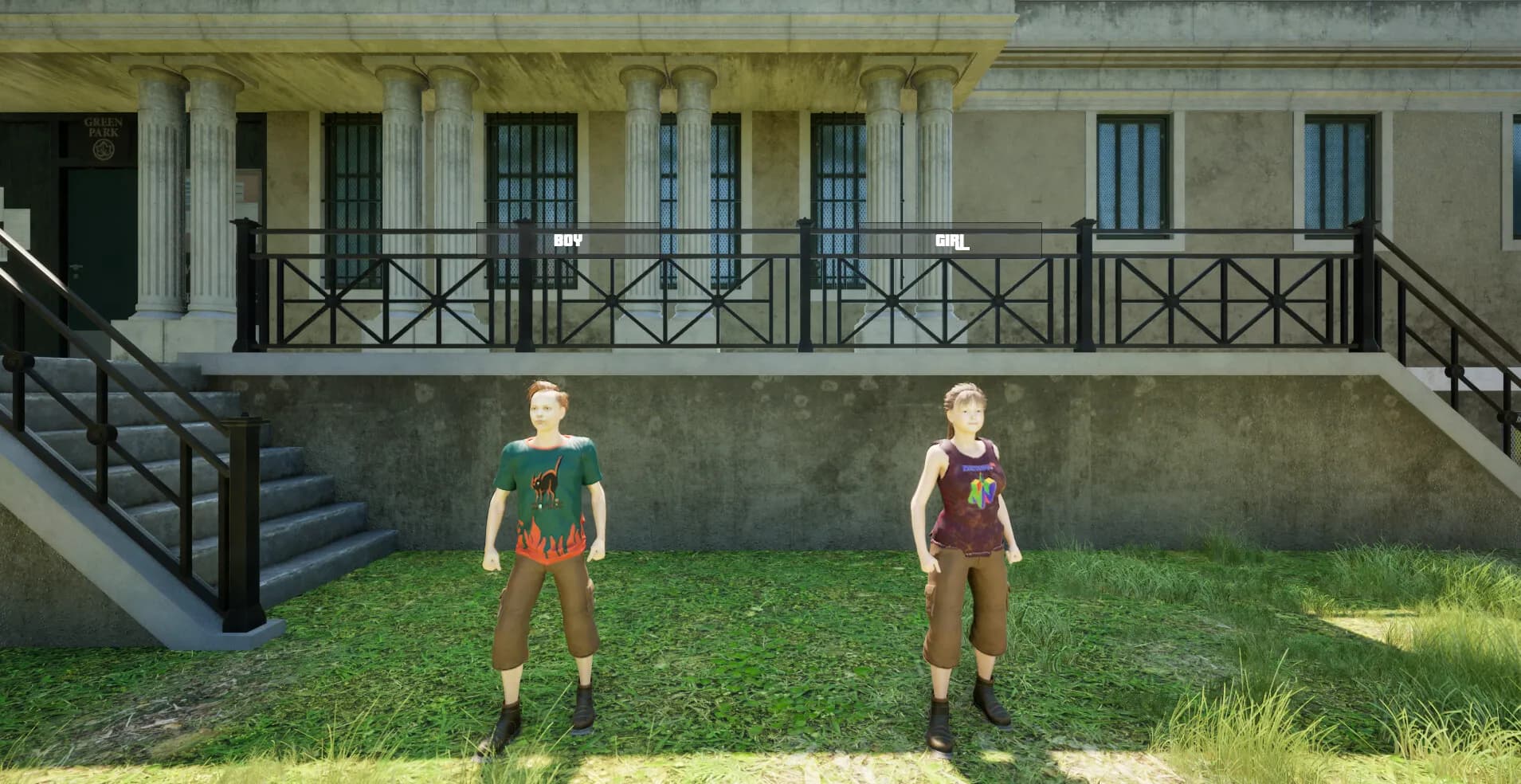Choose the BOY character button
The image size is (1521, 784).
(x=568, y=240)
